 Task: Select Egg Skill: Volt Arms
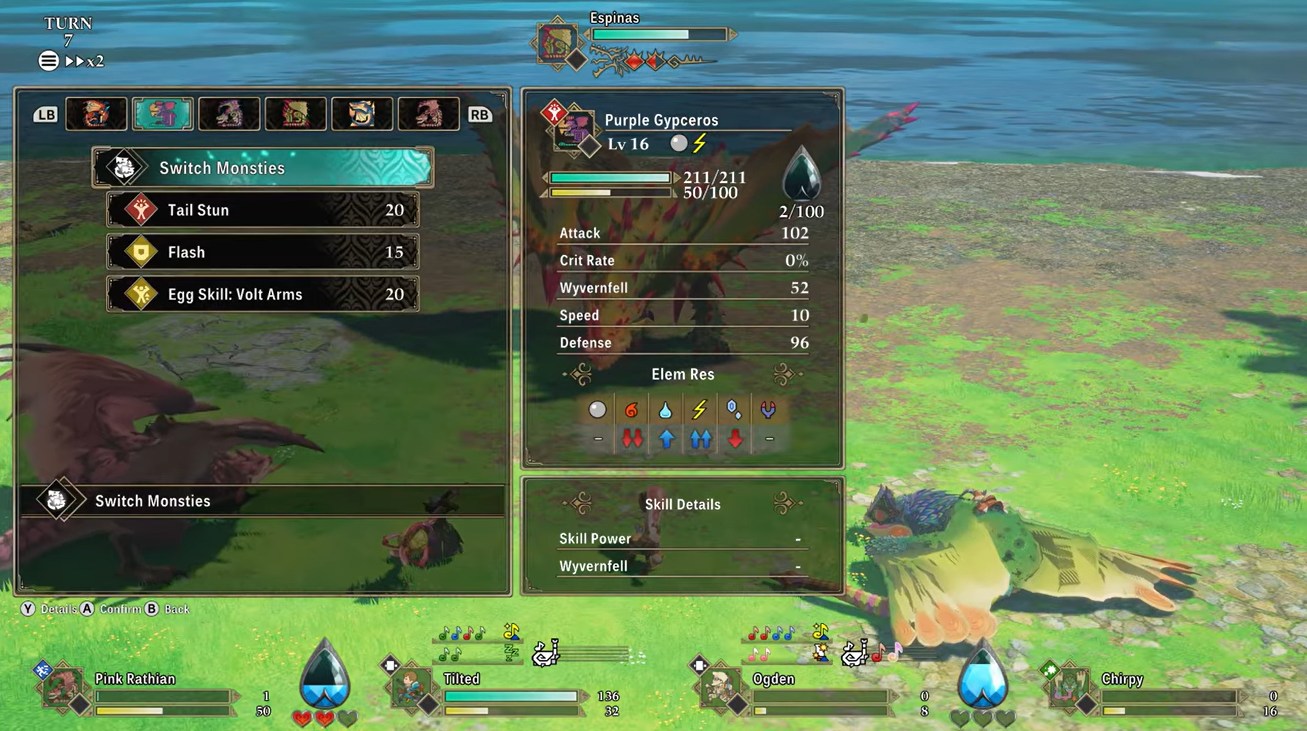pyautogui.click(x=263, y=294)
